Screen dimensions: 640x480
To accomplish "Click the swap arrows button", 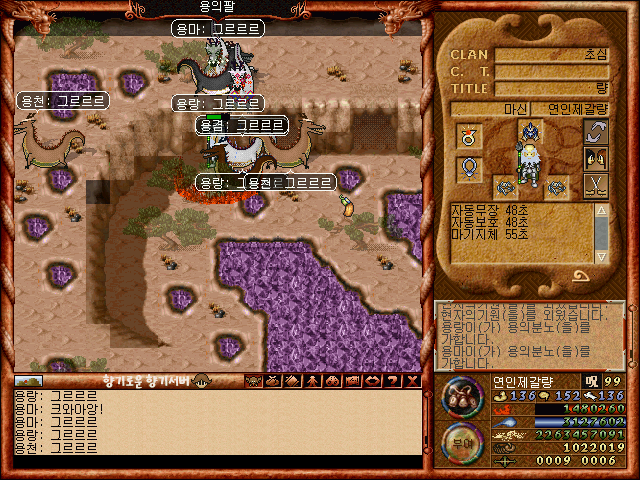I will pos(596,134).
